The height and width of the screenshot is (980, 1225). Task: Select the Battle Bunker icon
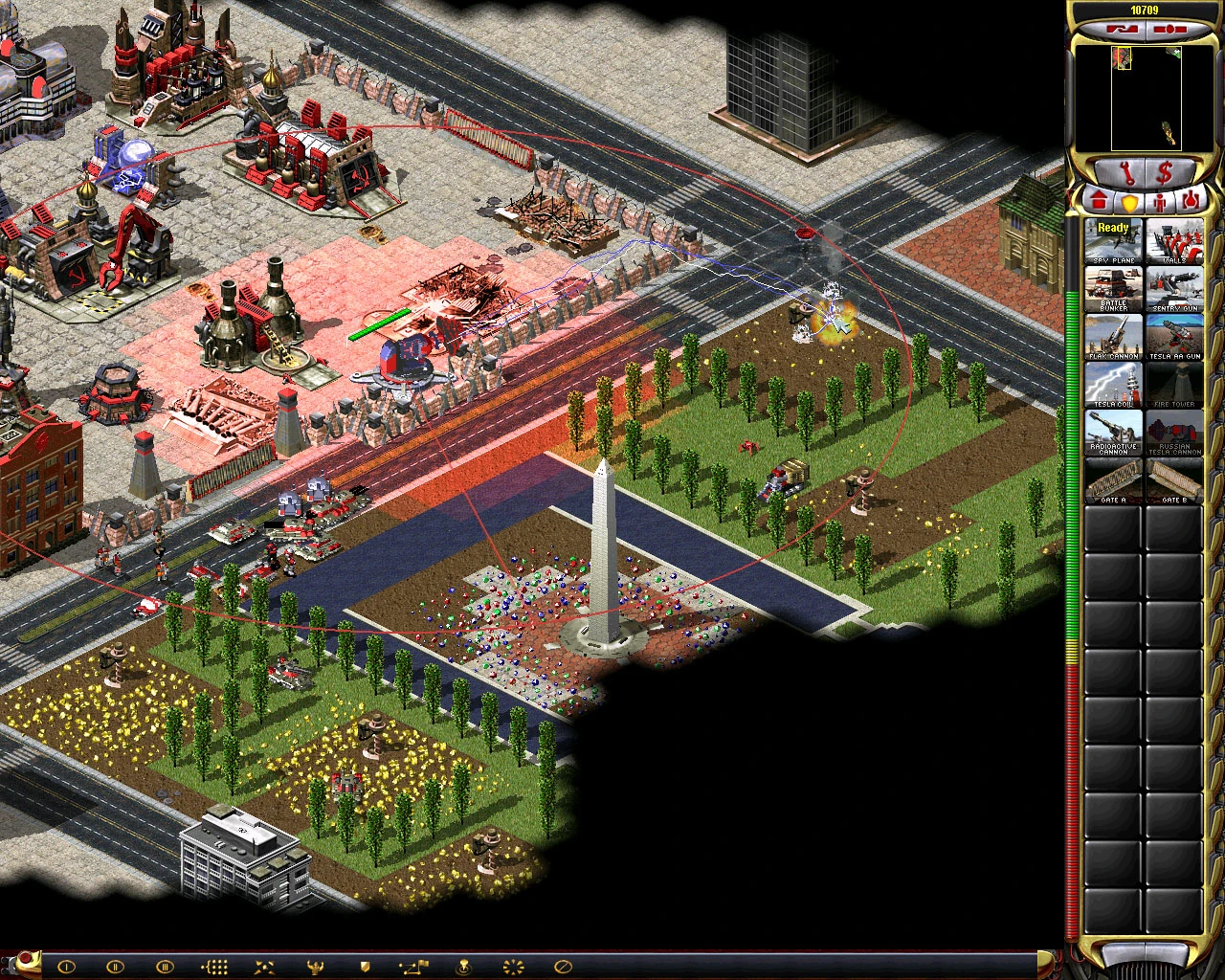coord(1111,289)
